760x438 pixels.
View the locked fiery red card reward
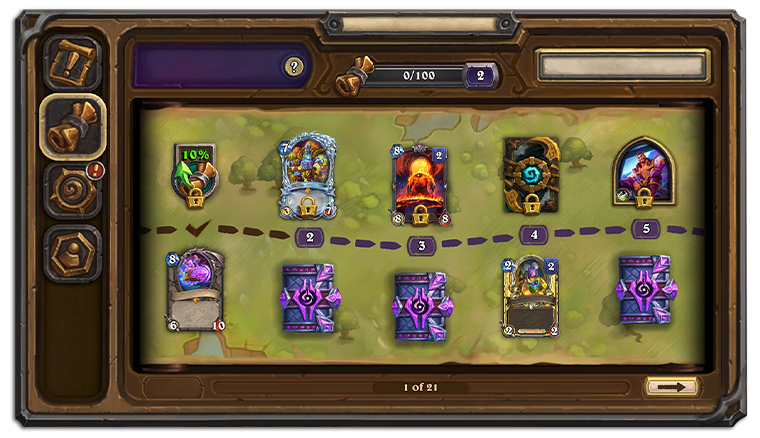tap(420, 184)
